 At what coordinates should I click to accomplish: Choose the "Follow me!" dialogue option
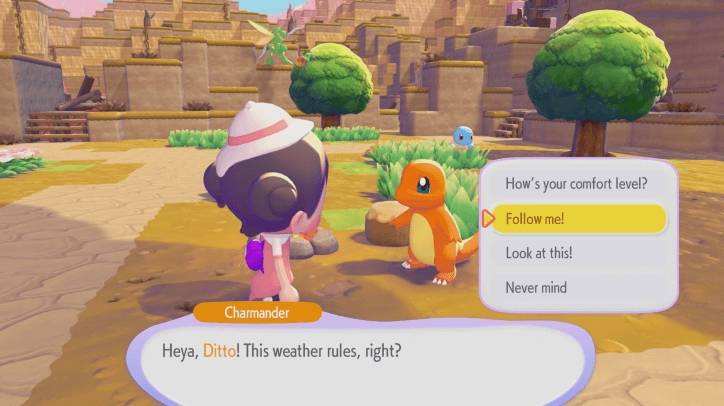pos(577,219)
